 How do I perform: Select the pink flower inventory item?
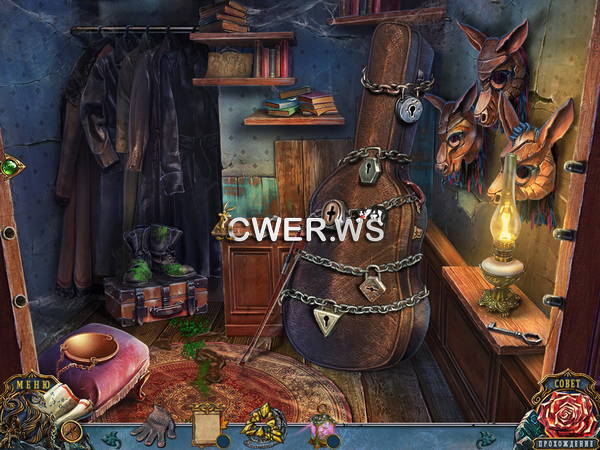point(321,425)
